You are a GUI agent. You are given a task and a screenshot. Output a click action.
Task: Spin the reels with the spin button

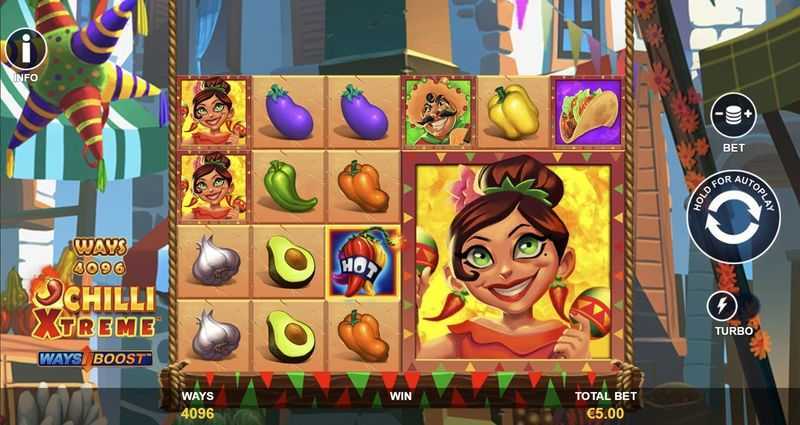[x=733, y=220]
